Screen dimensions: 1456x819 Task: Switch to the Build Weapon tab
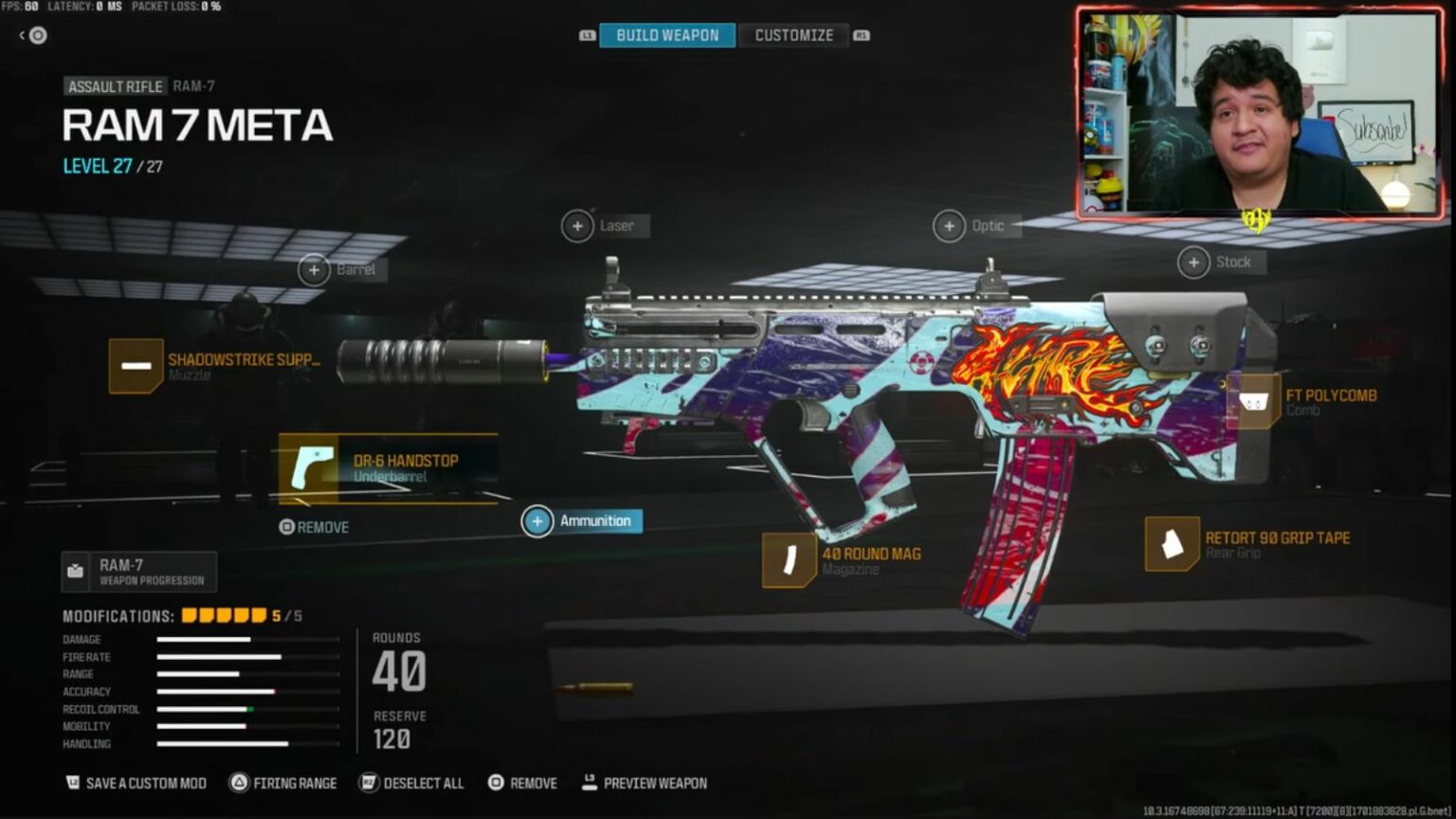pyautogui.click(x=667, y=35)
